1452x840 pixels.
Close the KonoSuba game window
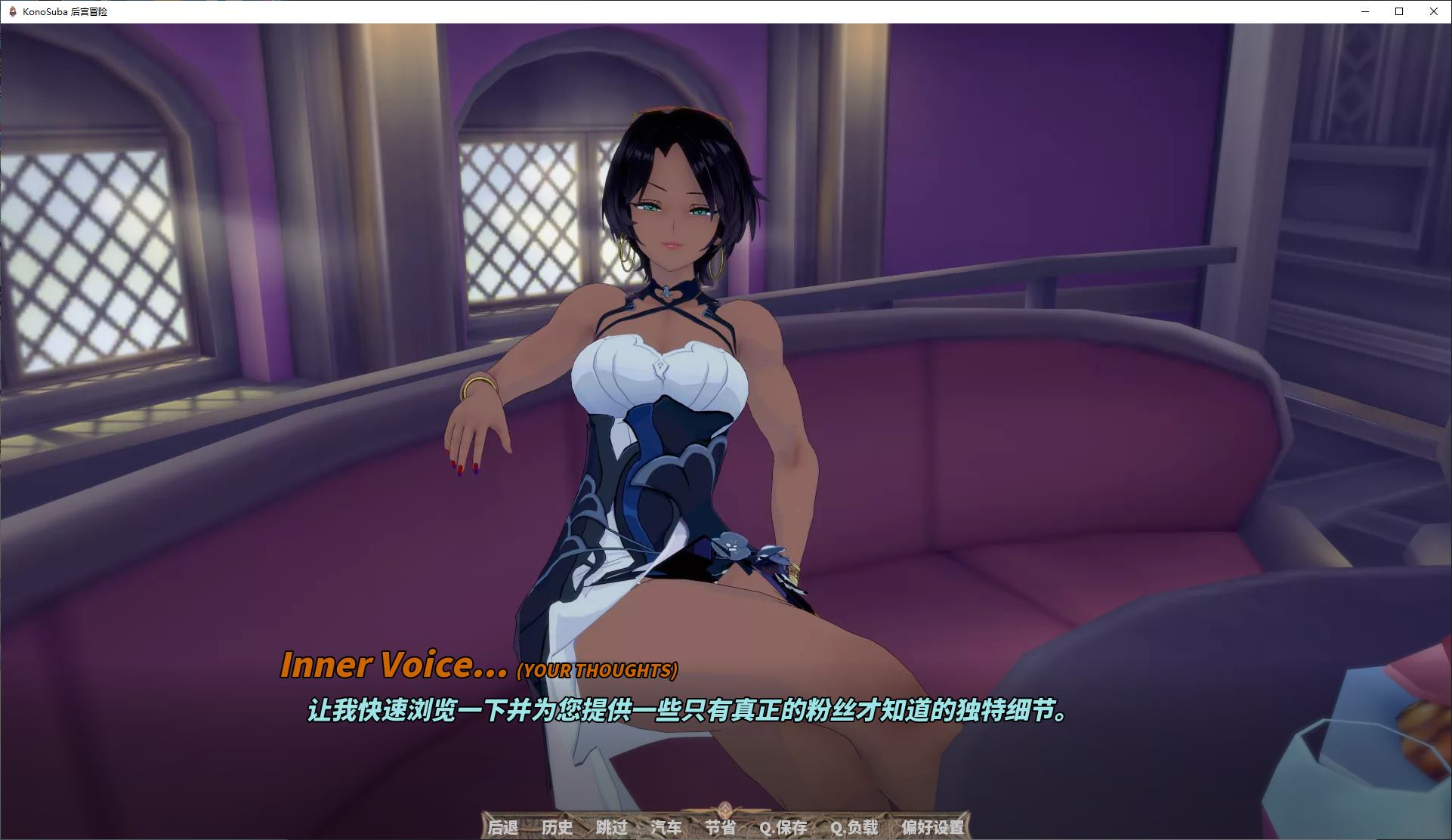(1433, 12)
